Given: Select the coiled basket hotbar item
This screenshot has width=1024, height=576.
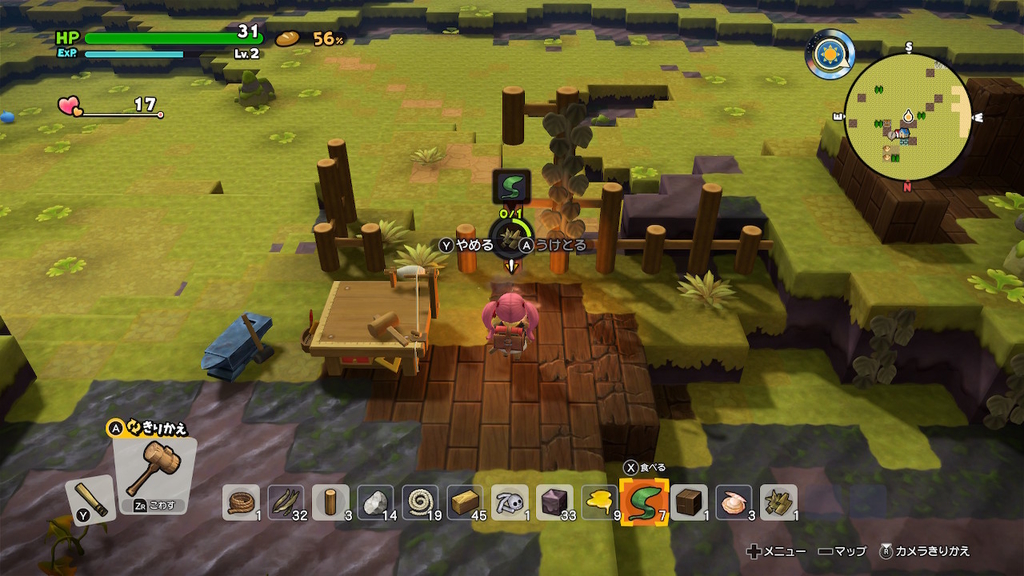Looking at the screenshot, I should [x=240, y=501].
